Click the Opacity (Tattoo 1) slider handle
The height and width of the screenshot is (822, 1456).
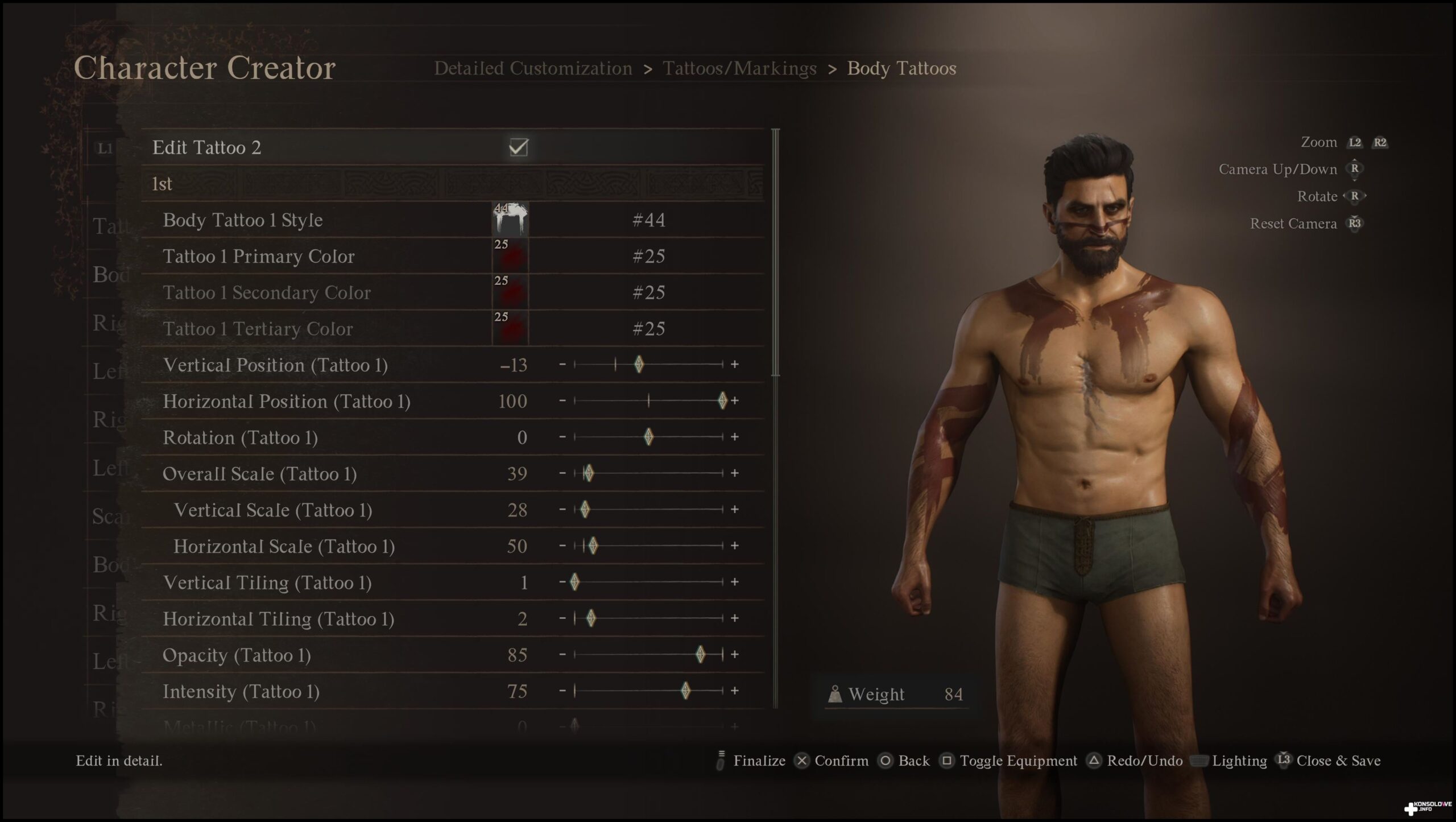pos(701,655)
